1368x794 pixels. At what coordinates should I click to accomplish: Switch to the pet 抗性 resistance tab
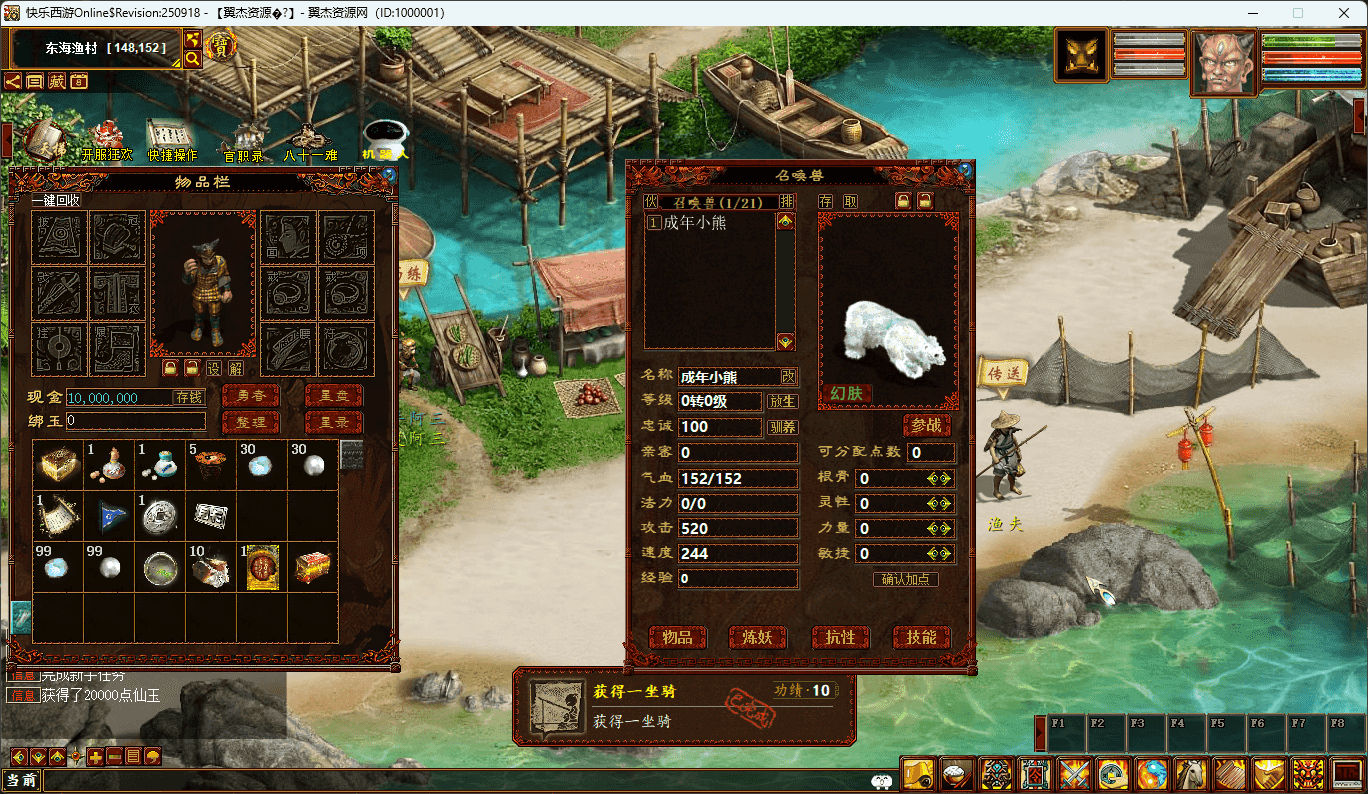click(x=840, y=637)
